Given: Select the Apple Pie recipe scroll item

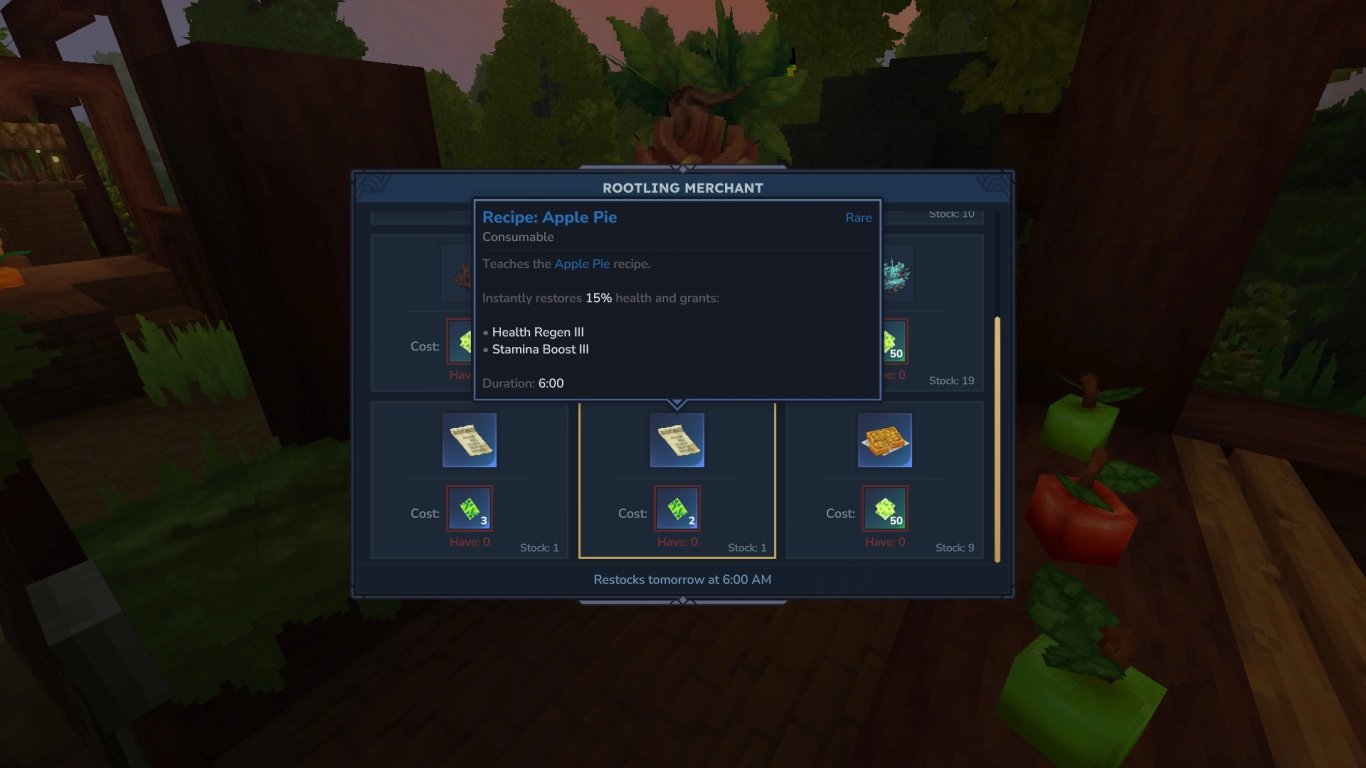Looking at the screenshot, I should (677, 440).
